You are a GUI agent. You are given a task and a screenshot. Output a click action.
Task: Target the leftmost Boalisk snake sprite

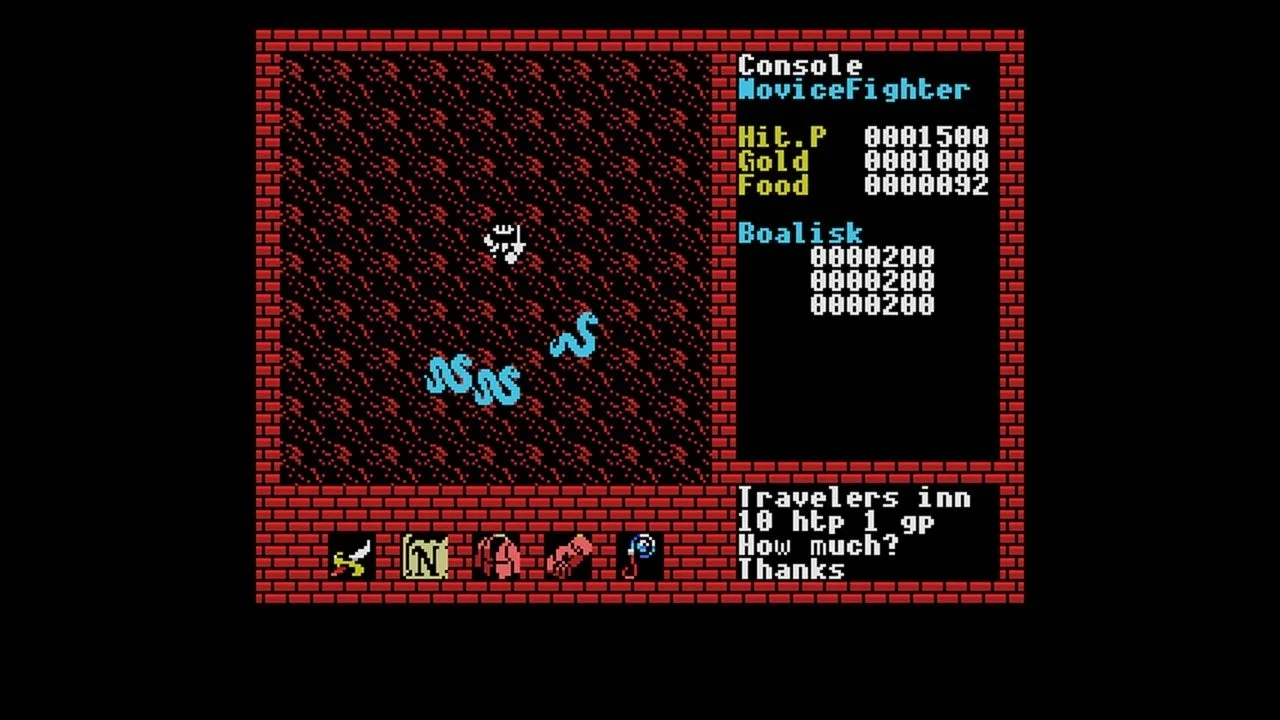(449, 373)
